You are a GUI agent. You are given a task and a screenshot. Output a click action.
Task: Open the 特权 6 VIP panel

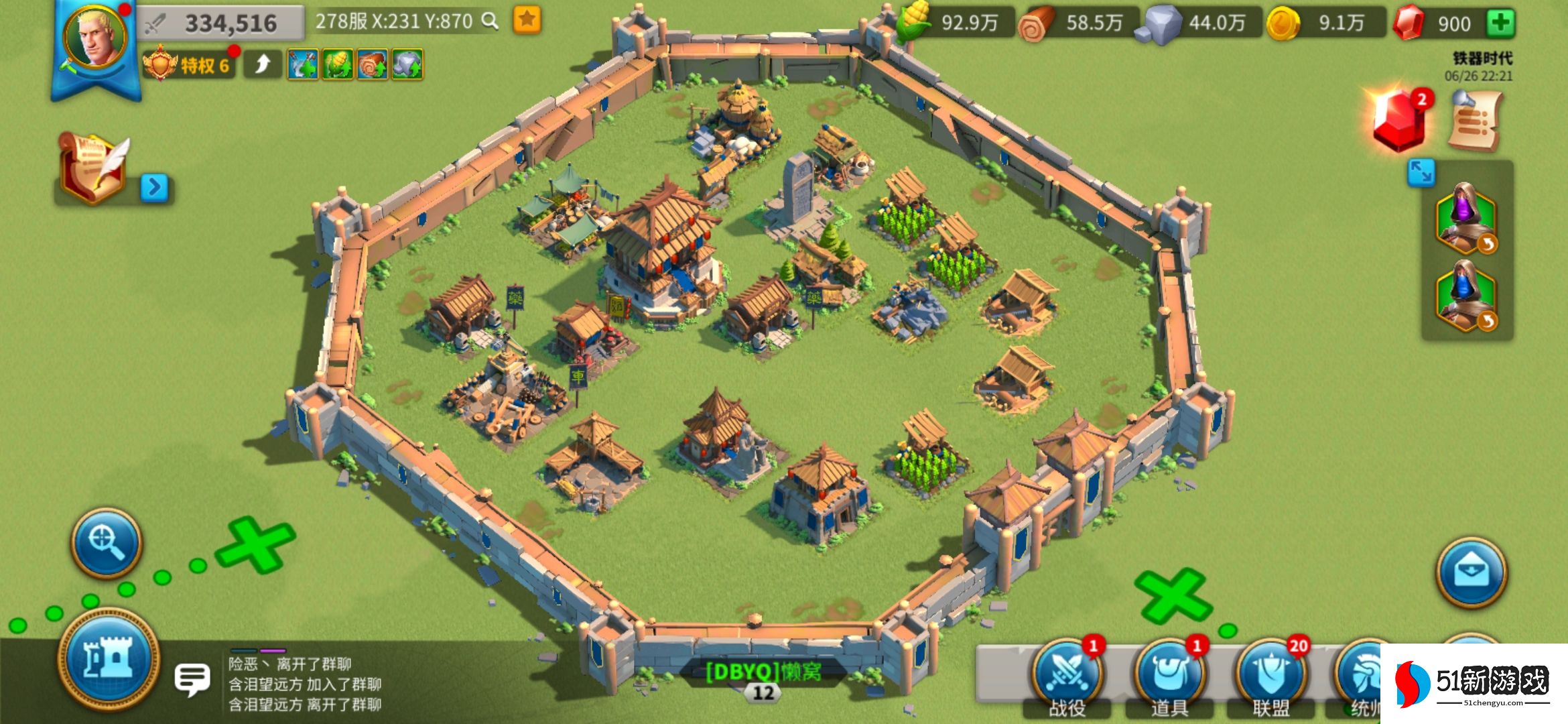189,65
